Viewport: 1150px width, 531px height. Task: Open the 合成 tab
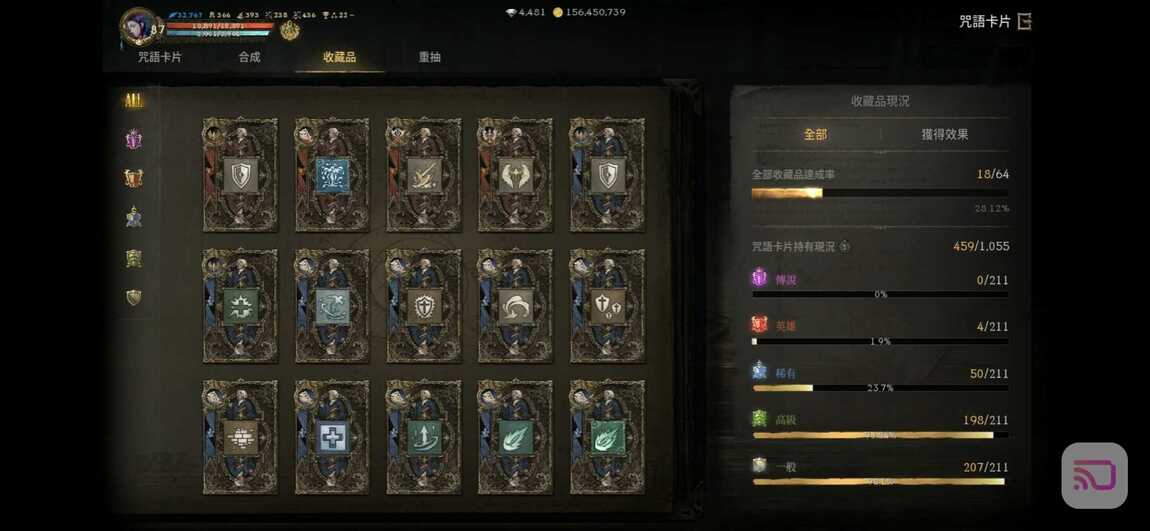[x=249, y=57]
